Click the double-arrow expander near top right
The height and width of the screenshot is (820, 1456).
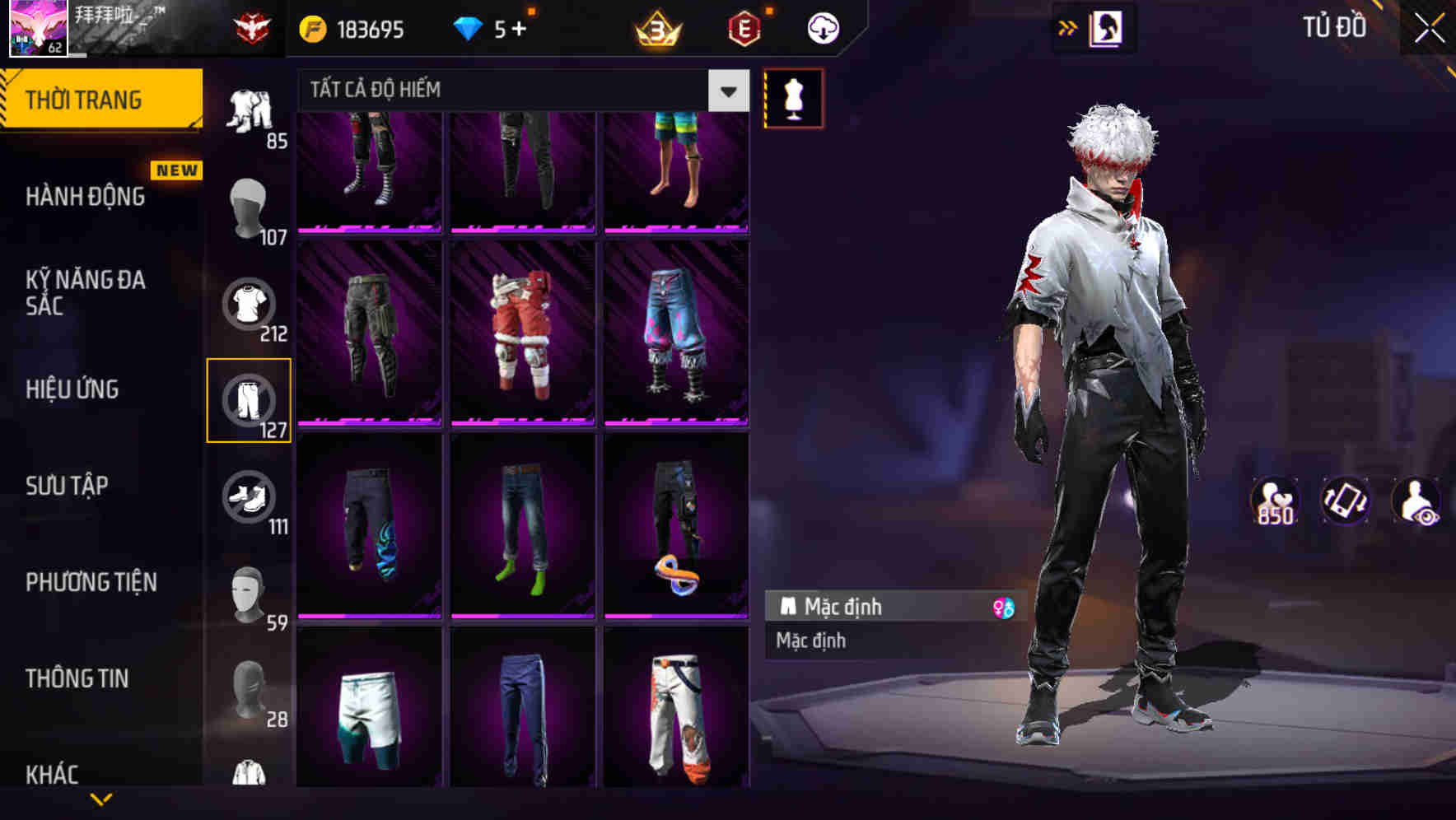pyautogui.click(x=1068, y=27)
